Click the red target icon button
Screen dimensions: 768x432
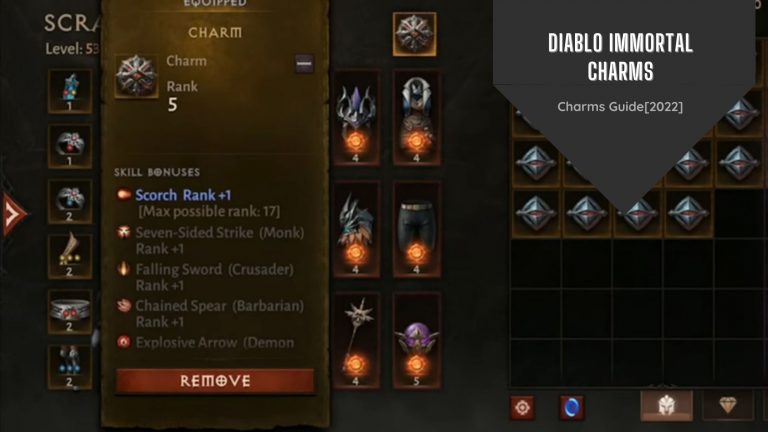coord(522,407)
